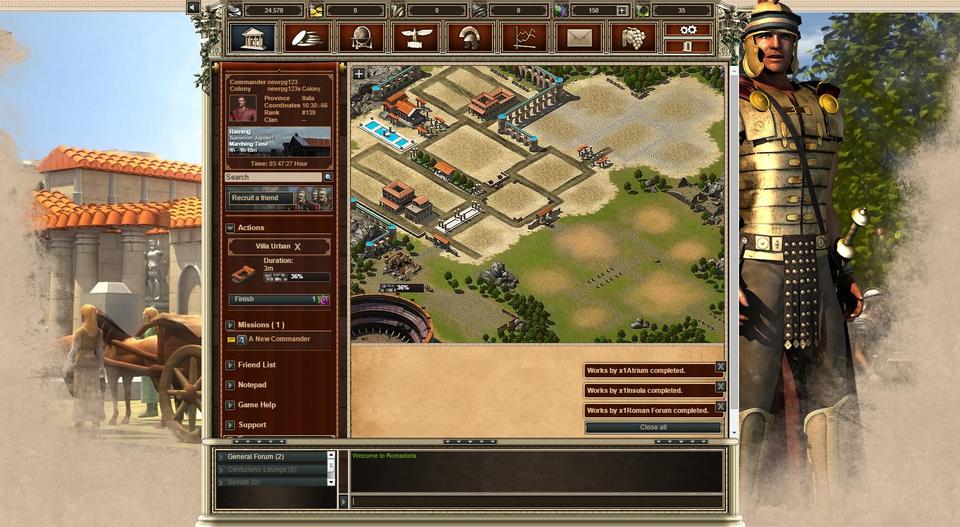
Task: Expand the Notepad section
Action: pyautogui.click(x=252, y=385)
